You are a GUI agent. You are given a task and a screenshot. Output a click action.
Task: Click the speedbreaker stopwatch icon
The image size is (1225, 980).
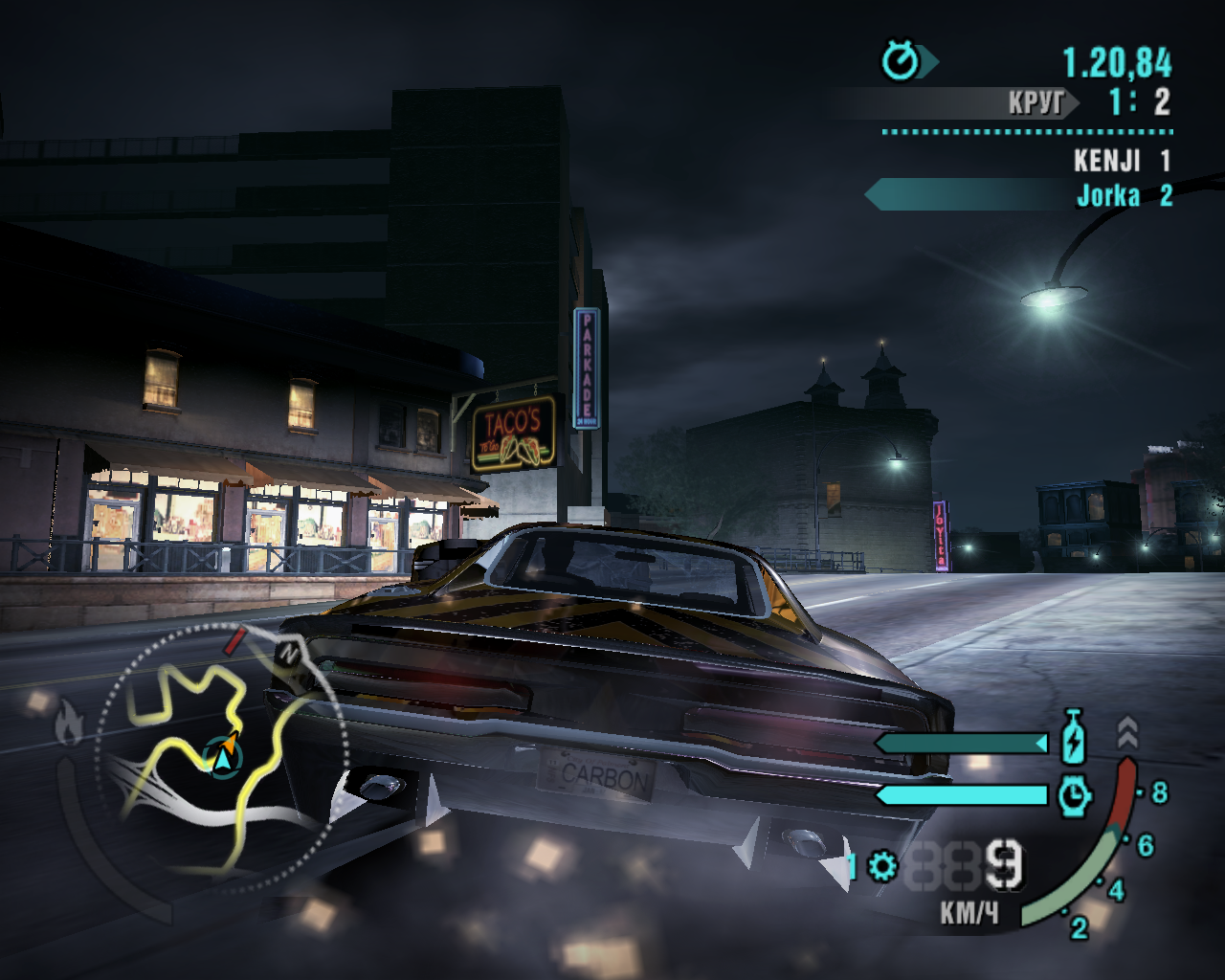point(1075,795)
